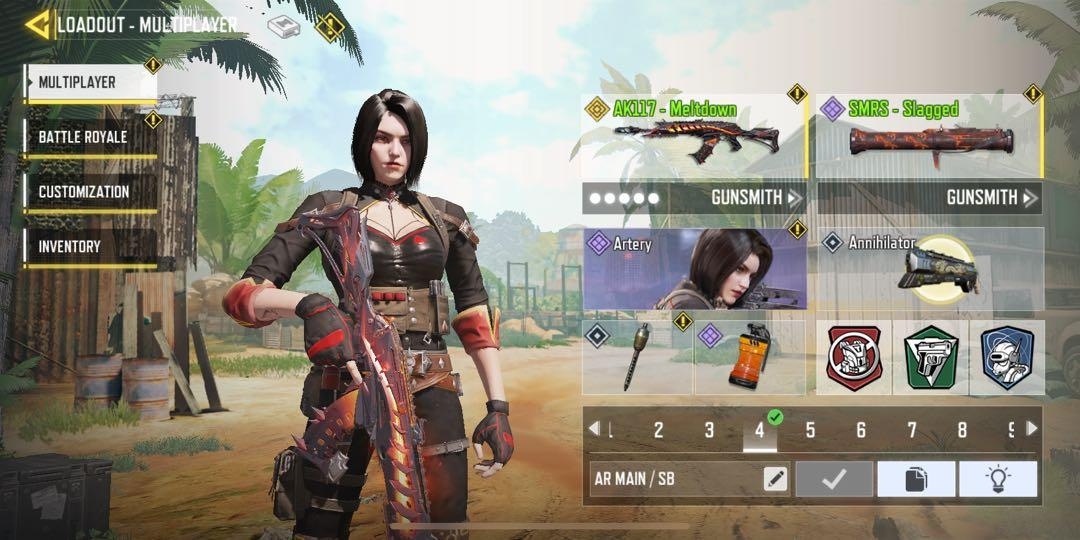Open the red perk slot
The image size is (1080, 540).
(854, 357)
